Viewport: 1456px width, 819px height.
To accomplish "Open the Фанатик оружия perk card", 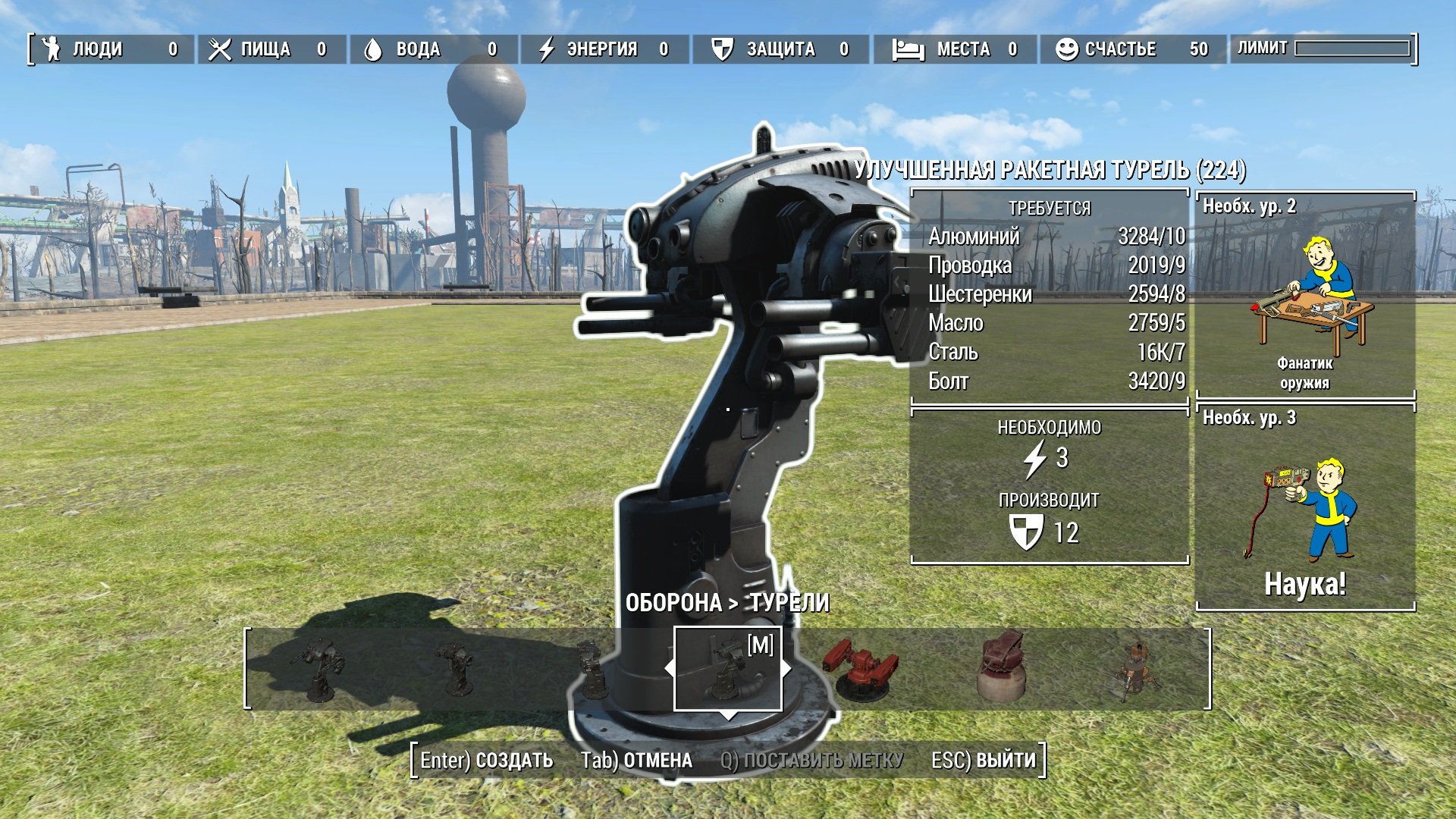I will pos(1305,296).
